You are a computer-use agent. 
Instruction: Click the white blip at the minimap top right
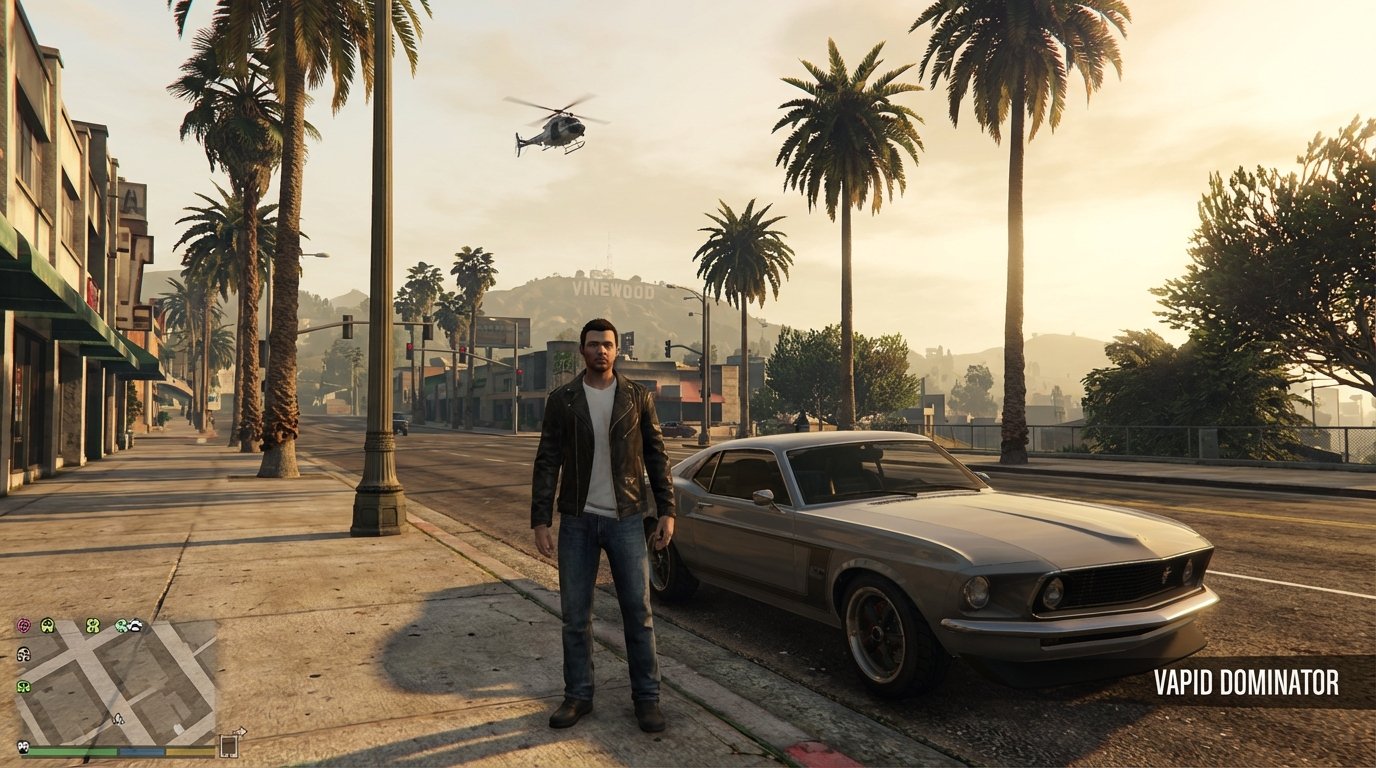(x=136, y=626)
